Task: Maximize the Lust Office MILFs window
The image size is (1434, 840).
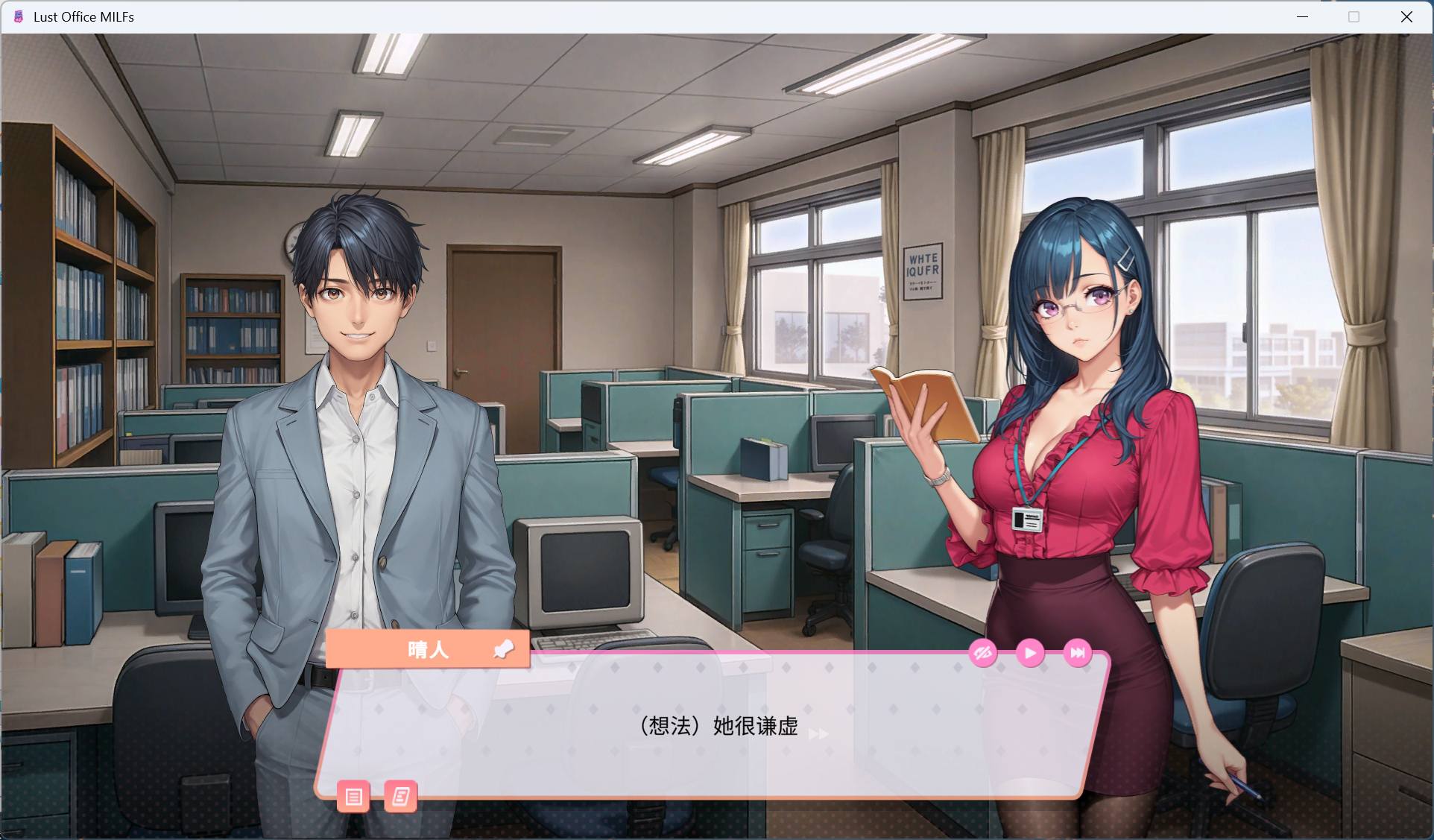Action: coord(1354,16)
